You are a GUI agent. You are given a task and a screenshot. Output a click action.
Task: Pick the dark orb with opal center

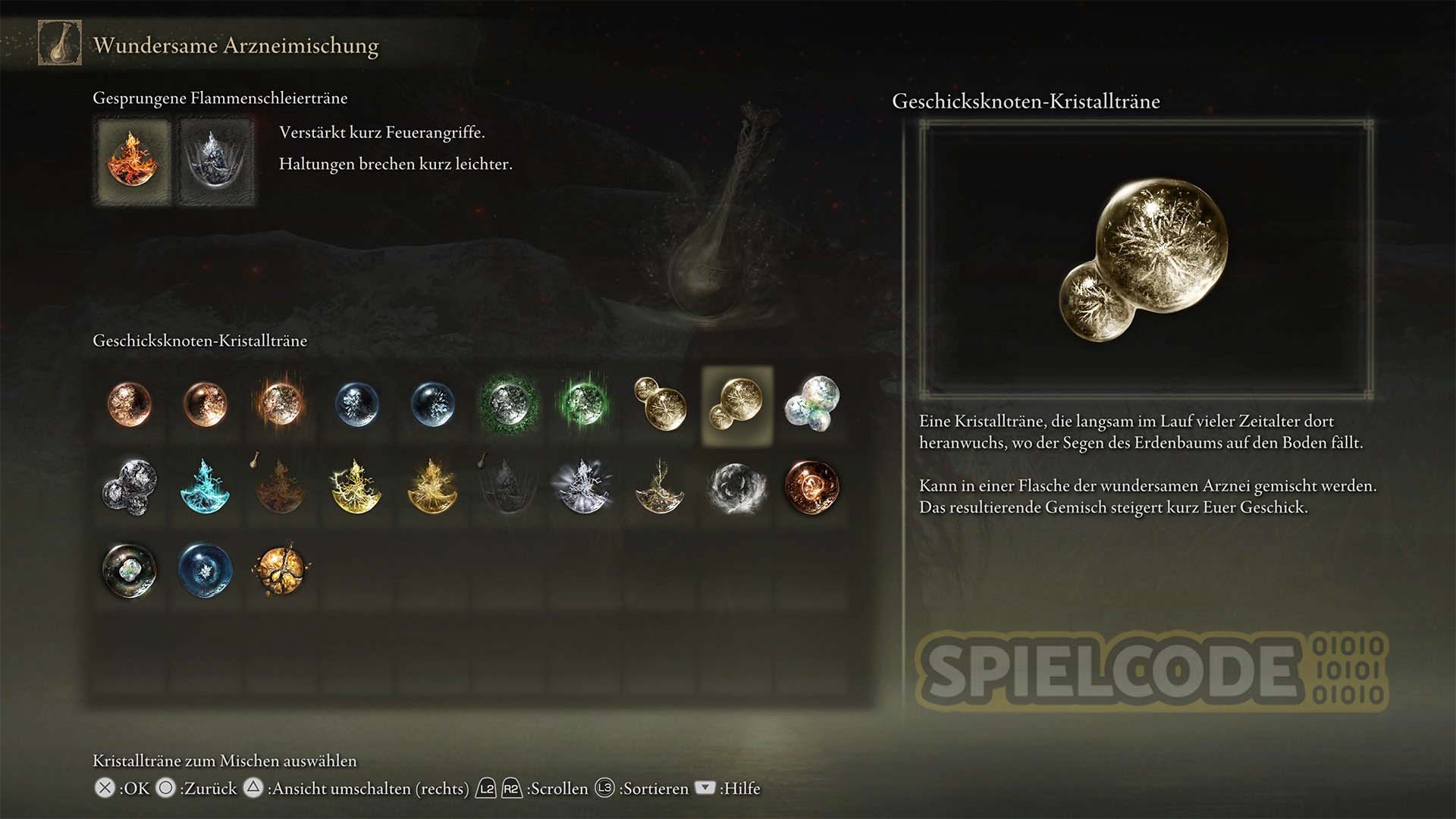(130, 570)
